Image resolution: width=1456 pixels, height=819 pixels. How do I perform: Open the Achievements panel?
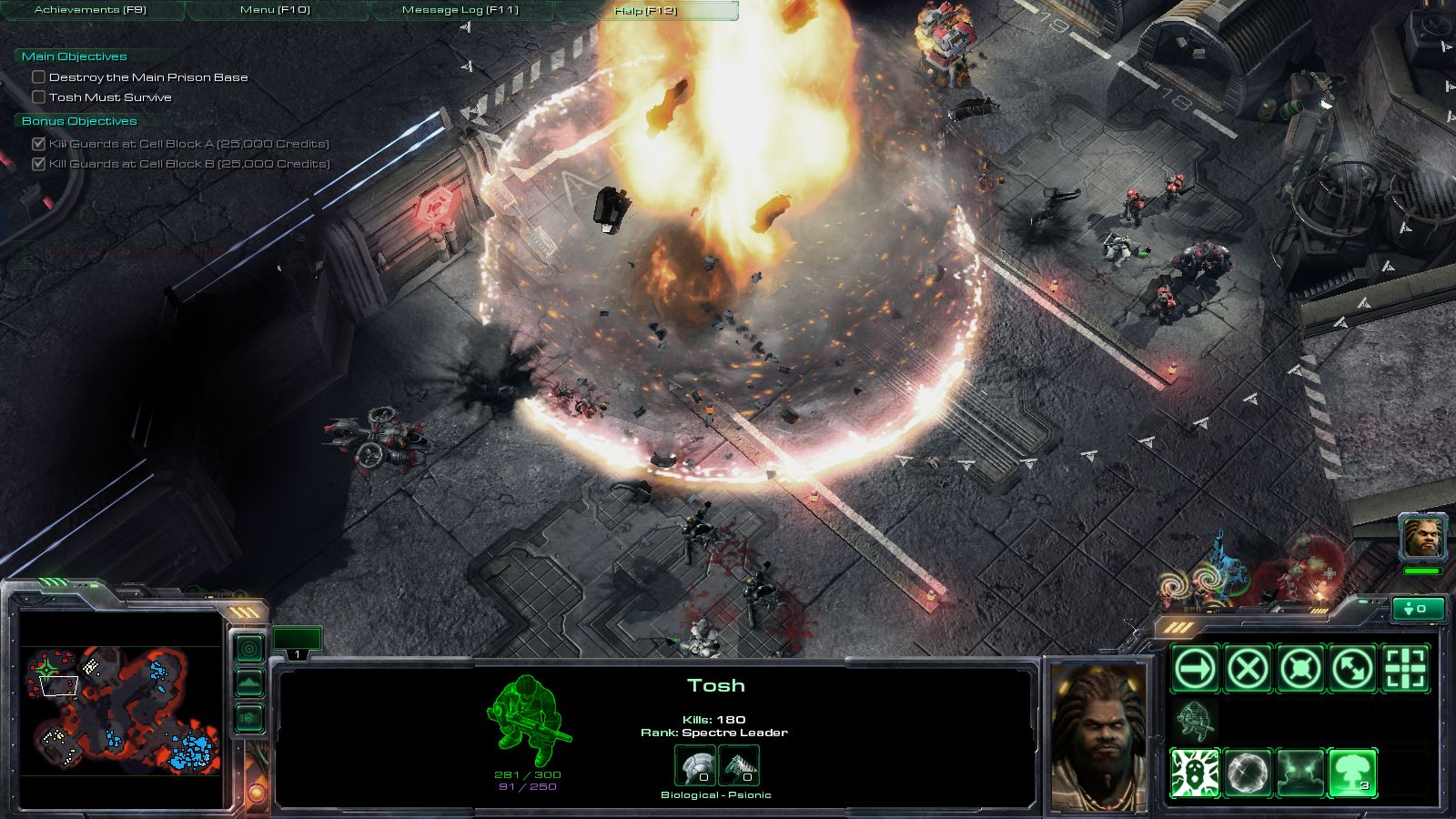(x=90, y=10)
